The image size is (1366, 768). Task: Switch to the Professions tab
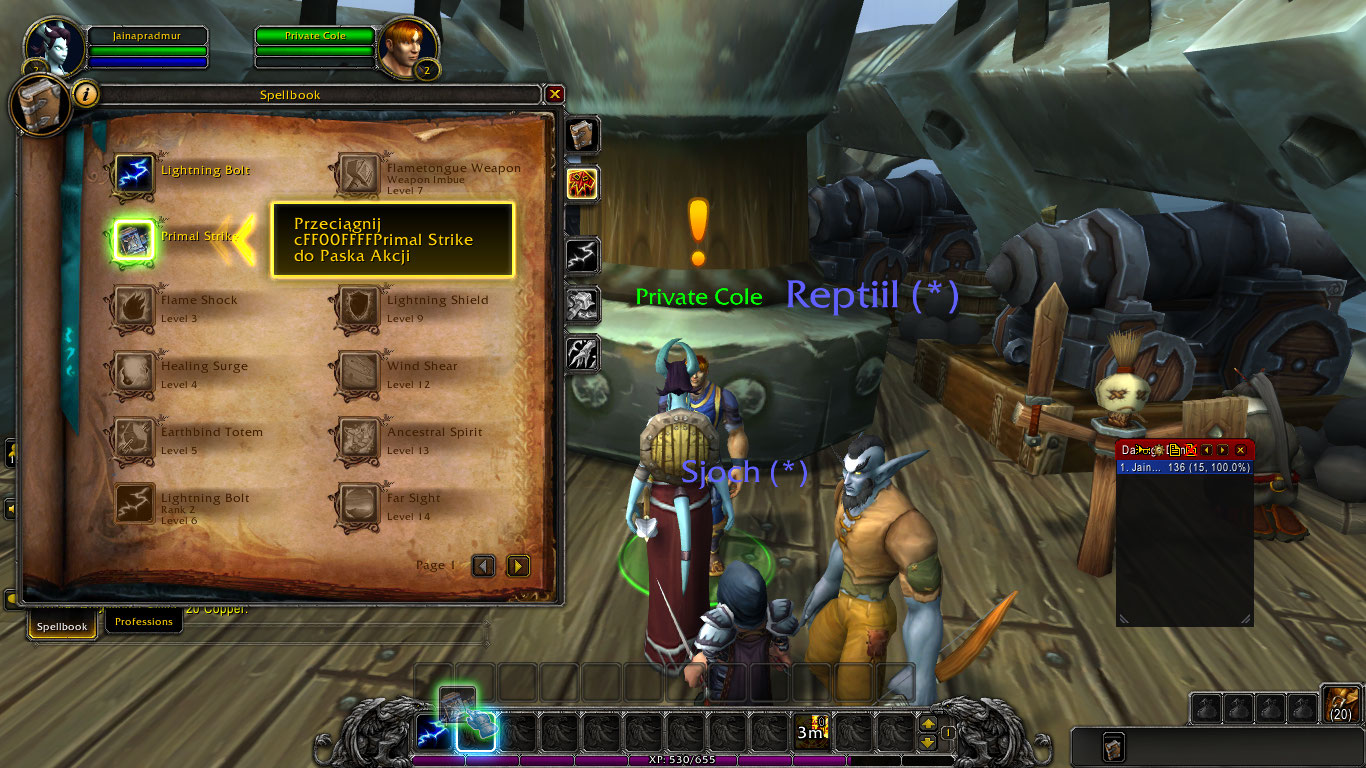click(143, 620)
